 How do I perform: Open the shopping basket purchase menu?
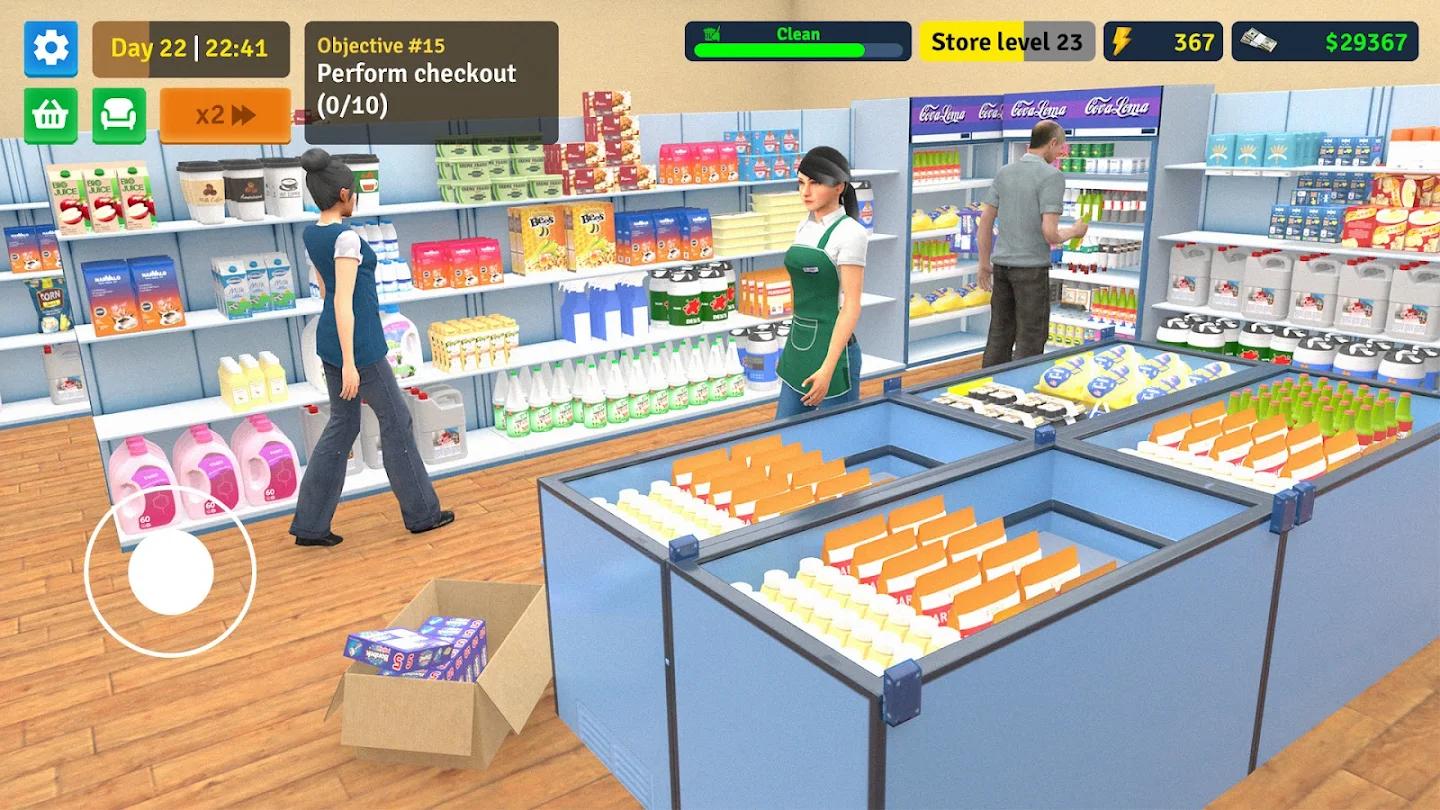tap(50, 113)
